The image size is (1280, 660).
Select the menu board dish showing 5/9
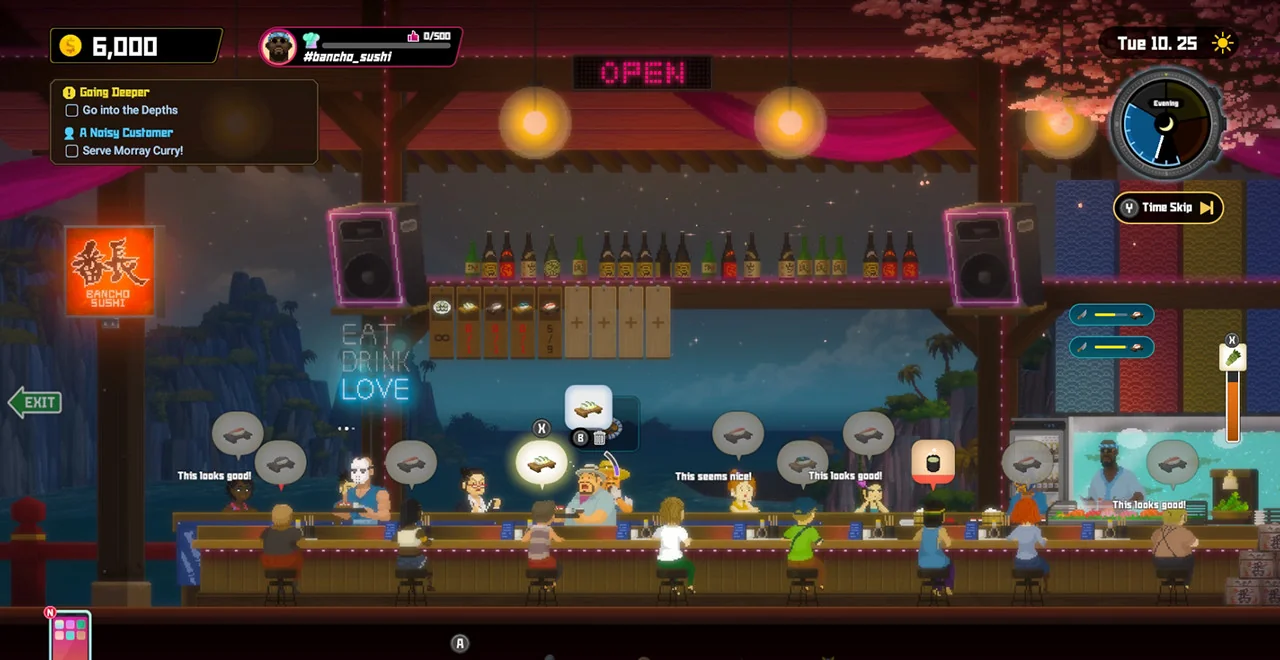549,322
